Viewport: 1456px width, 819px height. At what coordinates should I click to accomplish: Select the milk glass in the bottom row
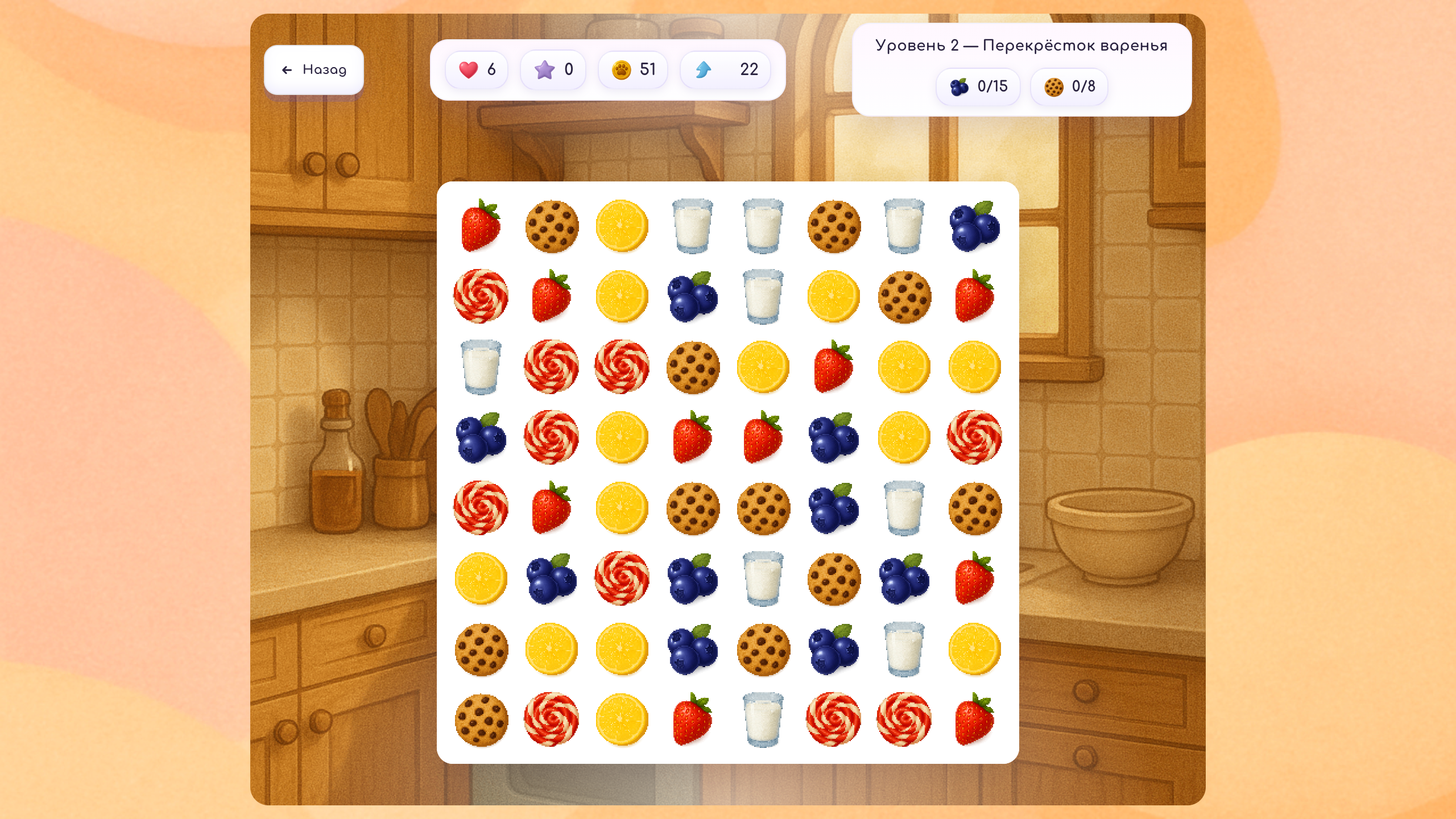(761, 721)
